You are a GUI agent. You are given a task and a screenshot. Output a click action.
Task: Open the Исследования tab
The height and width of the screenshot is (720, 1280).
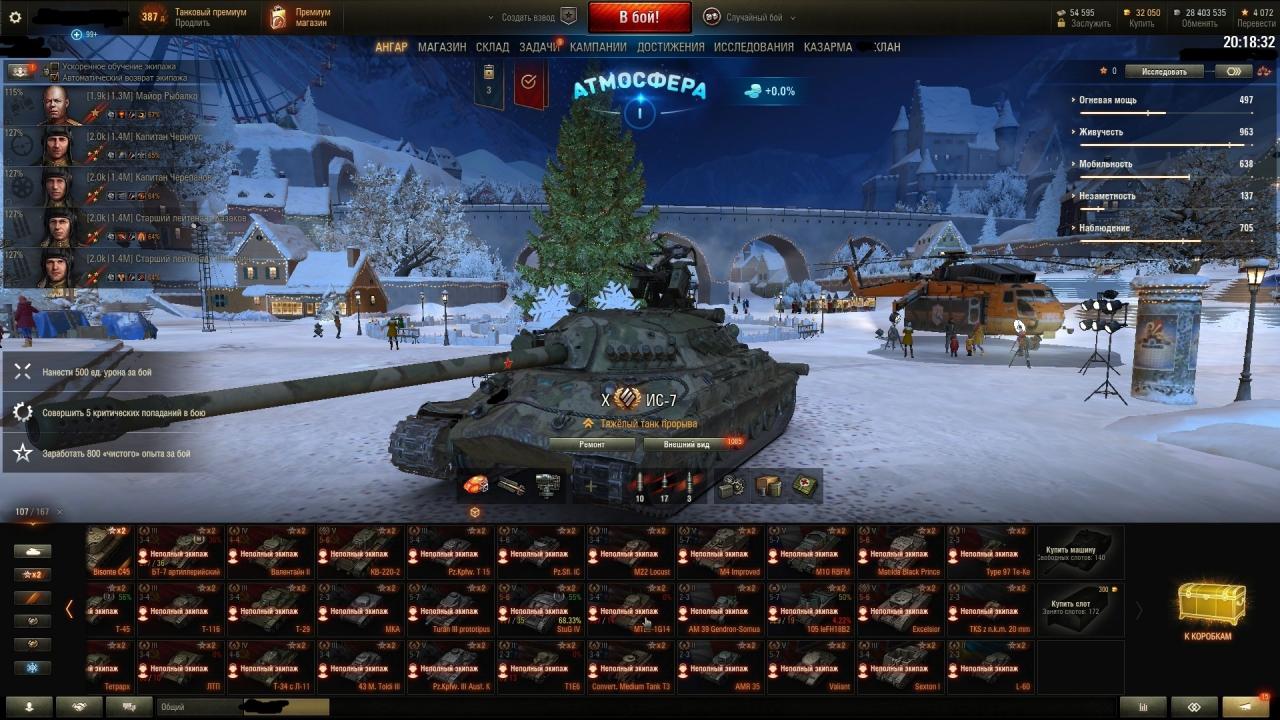coord(754,47)
